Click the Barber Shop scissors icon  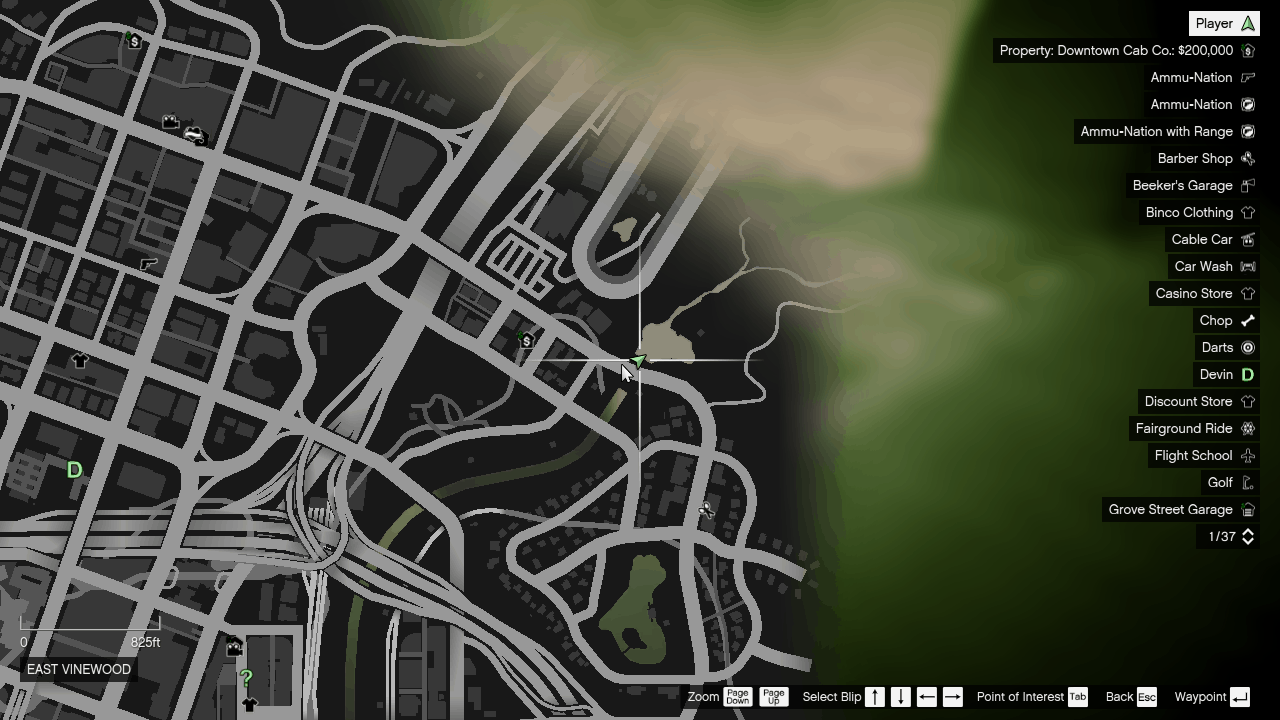point(1247,158)
